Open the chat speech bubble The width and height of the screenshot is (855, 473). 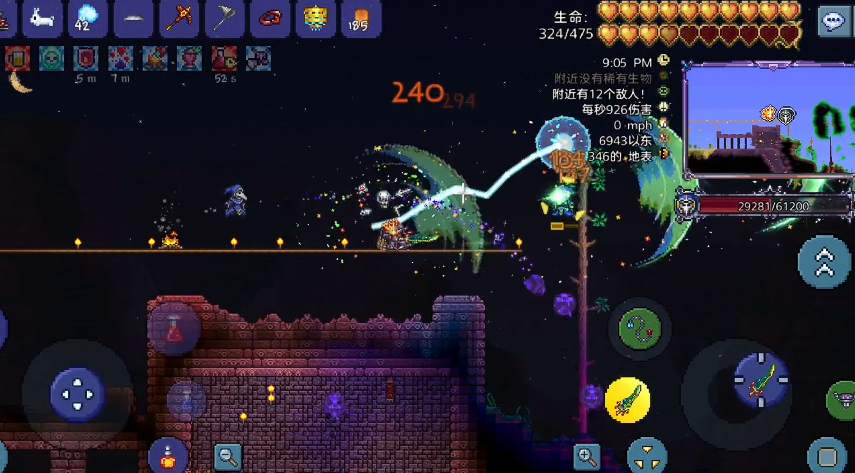835,21
